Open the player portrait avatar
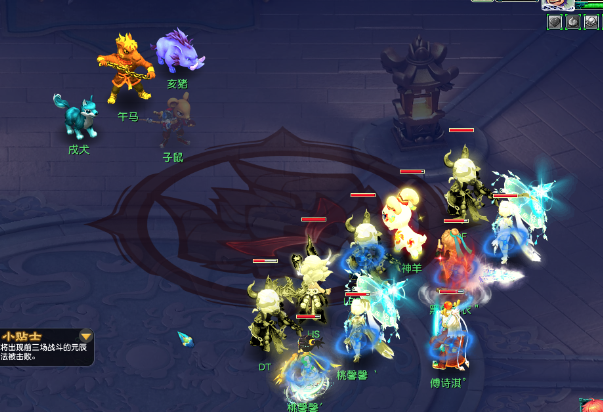 (556, 4)
